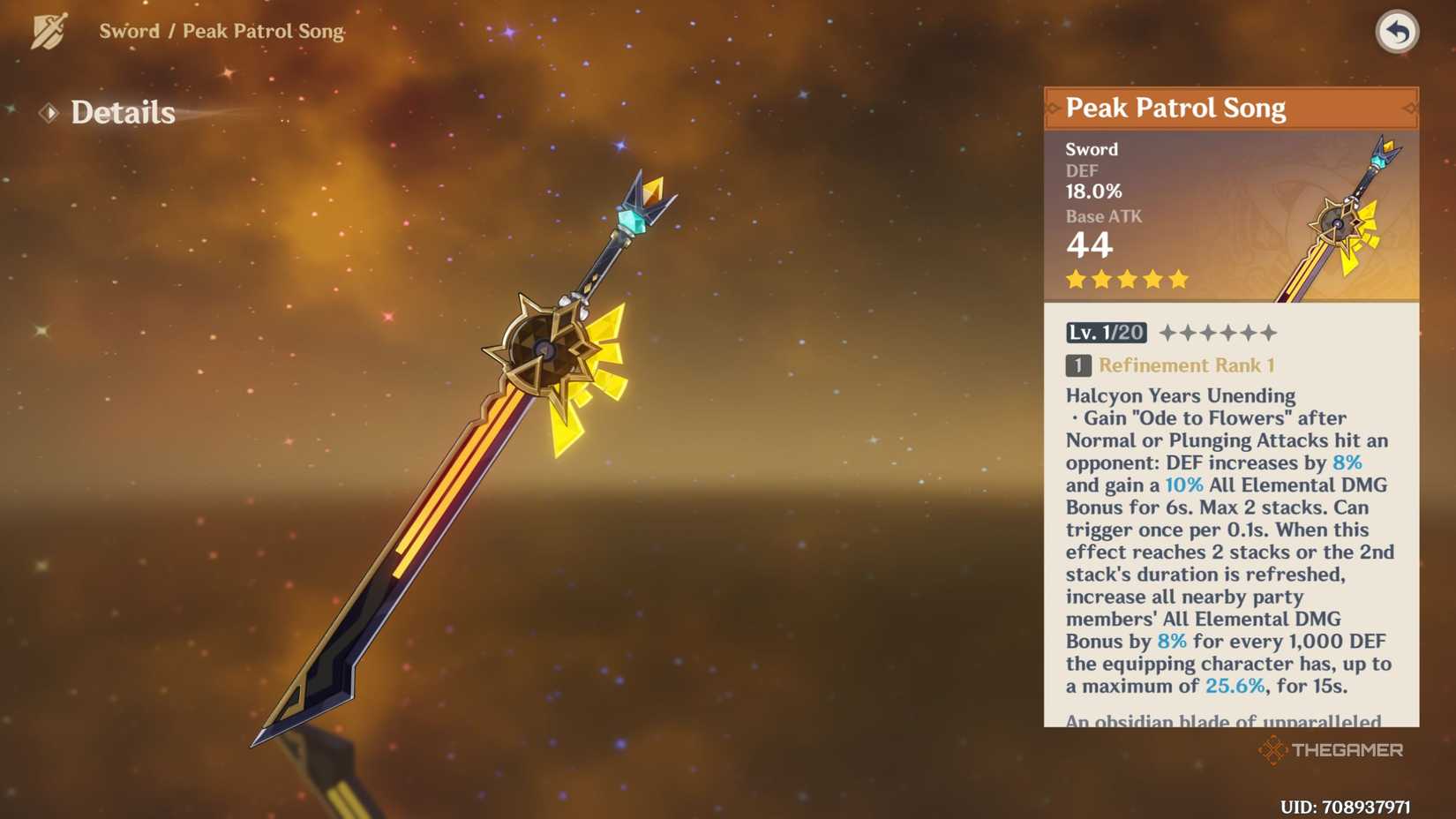This screenshot has height=819, width=1456.
Task: Click the diamond marker beside the Details heading
Action: click(50, 113)
